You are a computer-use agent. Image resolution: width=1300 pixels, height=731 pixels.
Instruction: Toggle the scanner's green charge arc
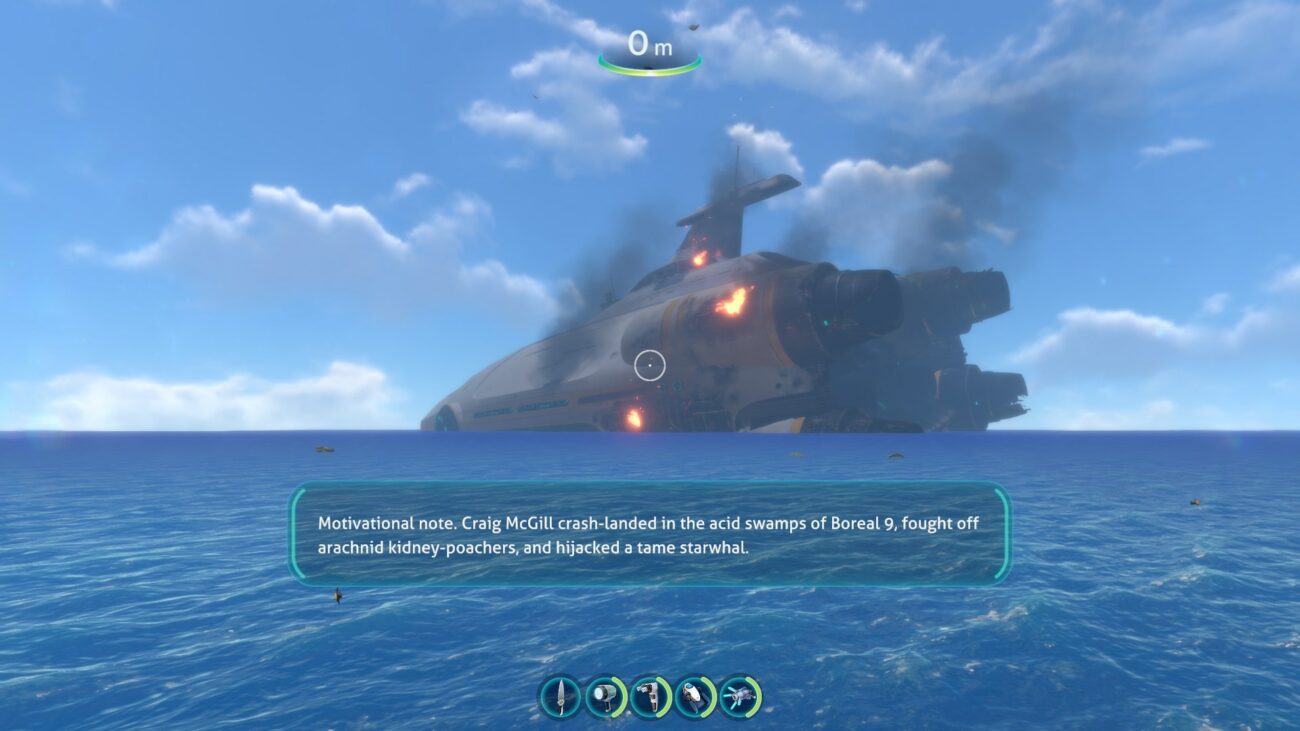710,695
